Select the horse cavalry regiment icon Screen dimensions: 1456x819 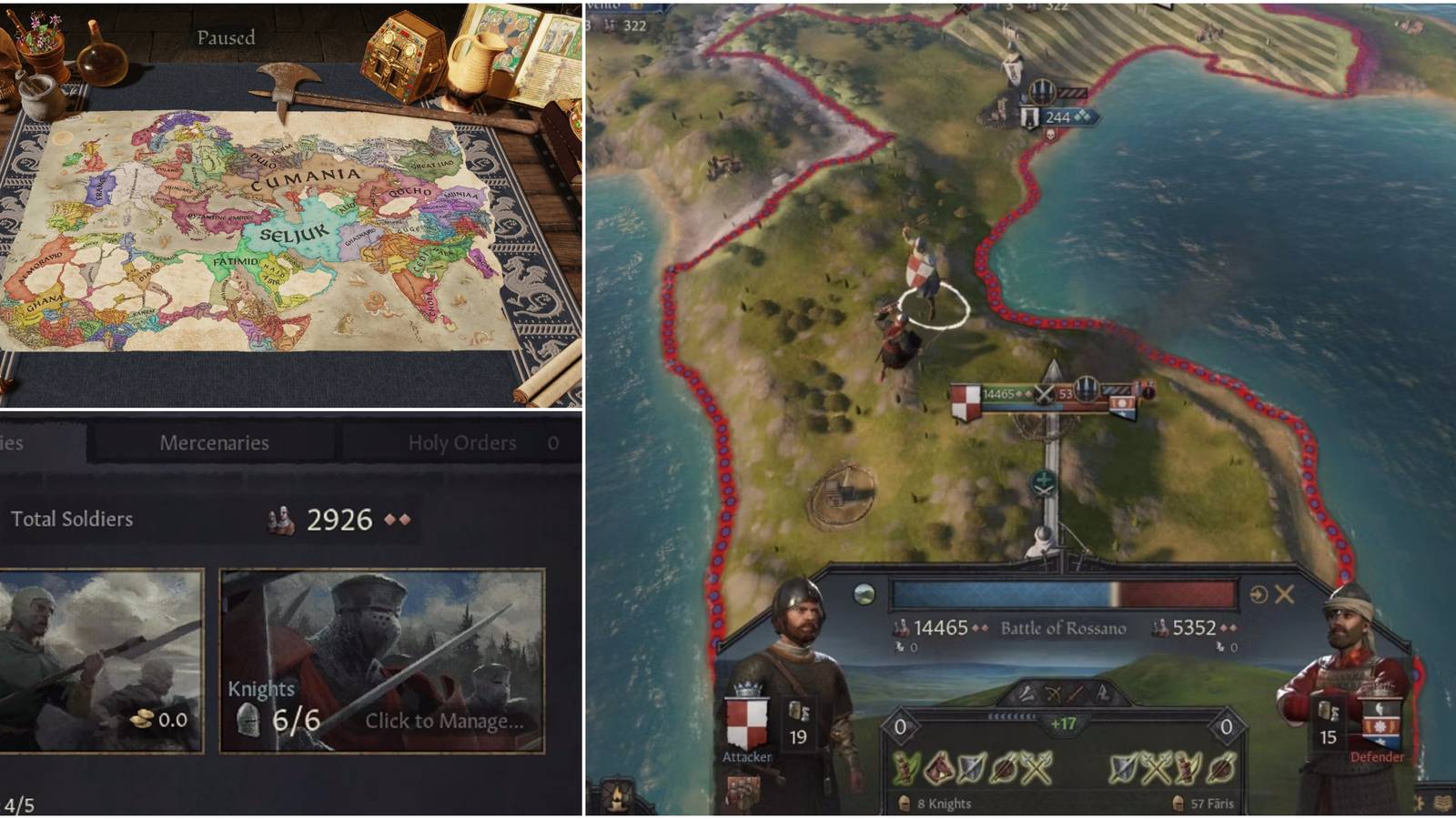pyautogui.click(x=939, y=767)
